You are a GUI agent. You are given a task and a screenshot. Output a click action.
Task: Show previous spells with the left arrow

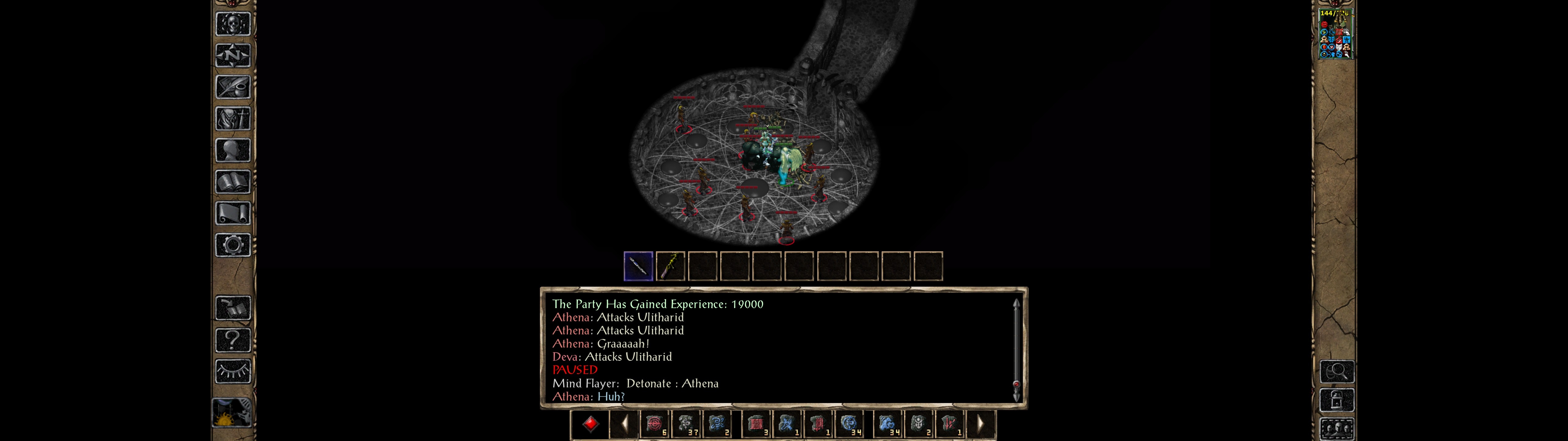[x=624, y=423]
